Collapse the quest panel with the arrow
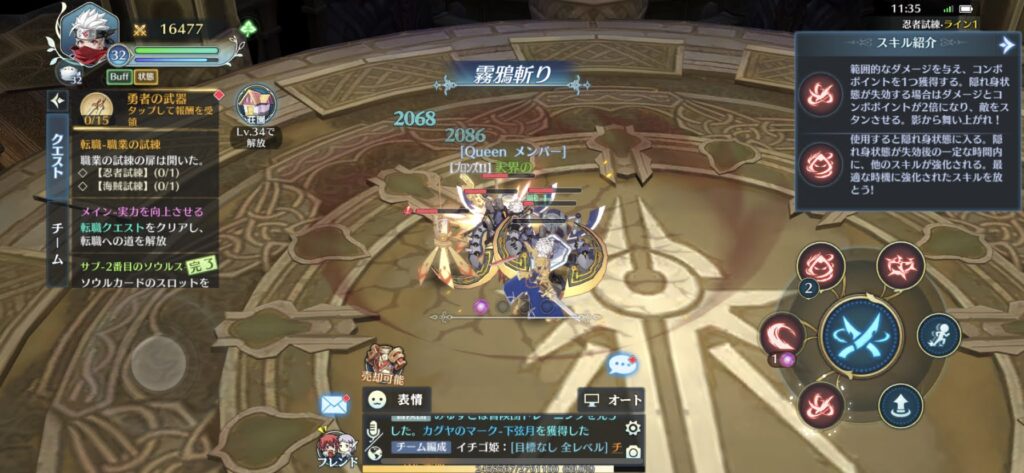Viewport: 1024px width, 473px height. [57, 101]
